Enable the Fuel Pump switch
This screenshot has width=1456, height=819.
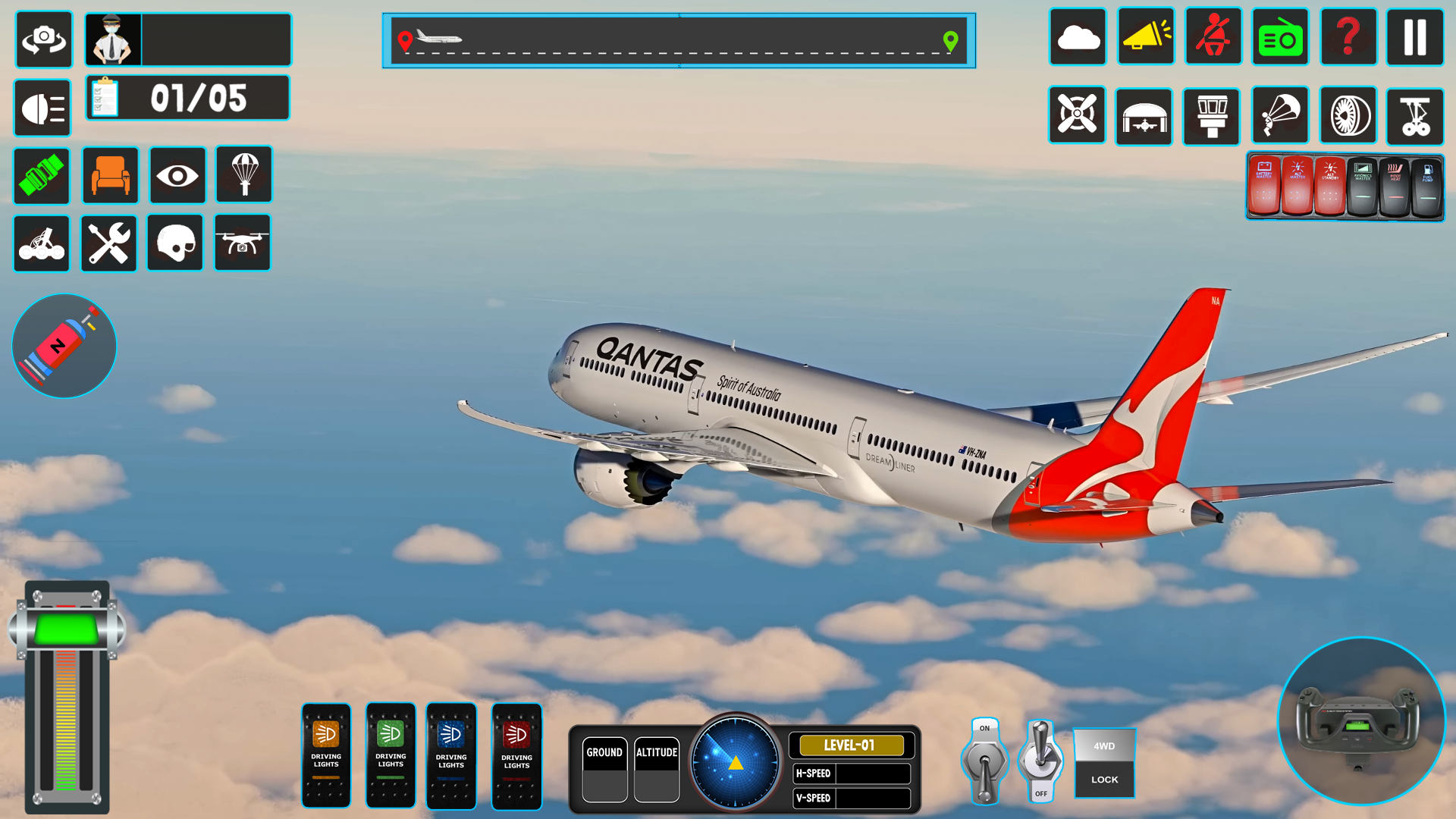tap(1426, 184)
